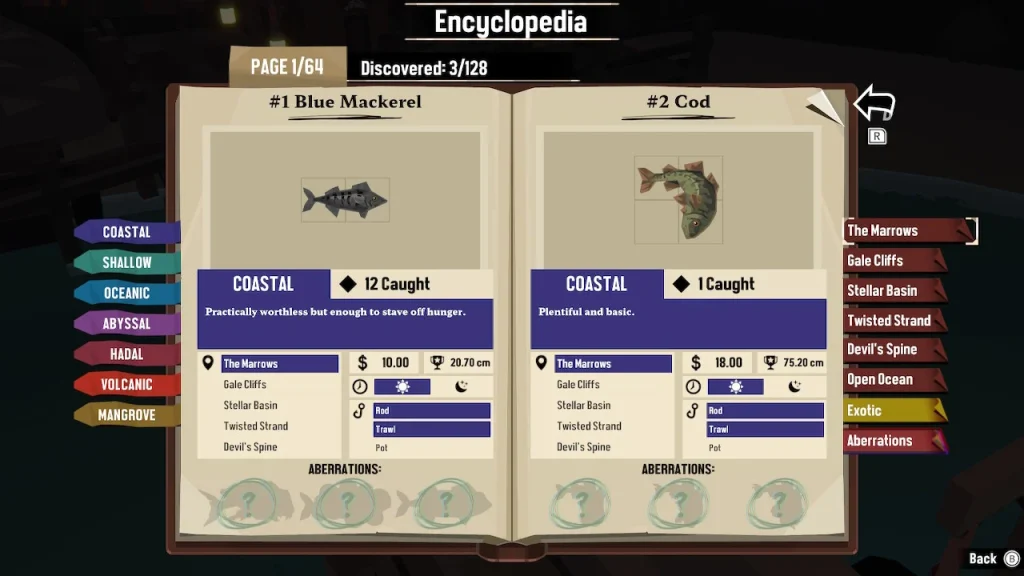This screenshot has width=1024, height=576.
Task: Turn to the next page with the arrow
Action: pos(874,103)
